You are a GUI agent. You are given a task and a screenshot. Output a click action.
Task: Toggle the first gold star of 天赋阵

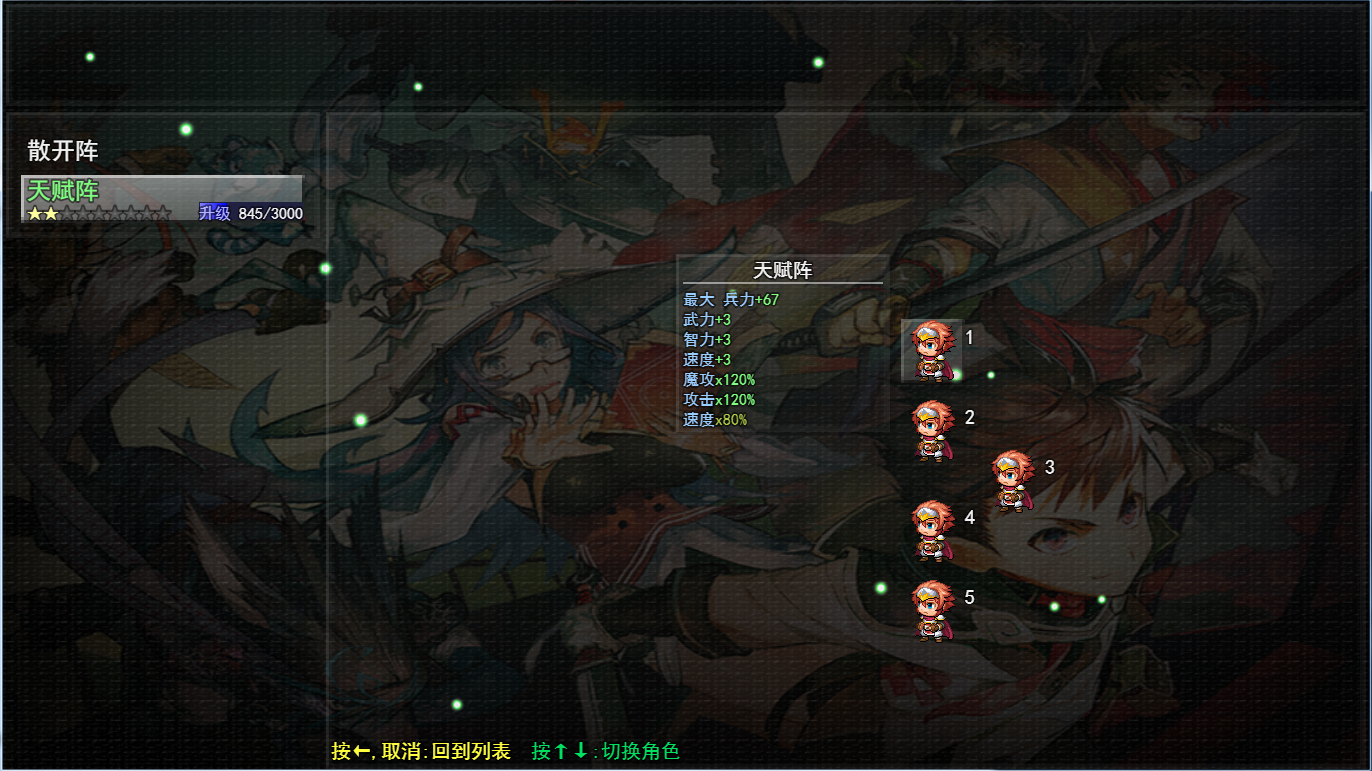tap(32, 212)
